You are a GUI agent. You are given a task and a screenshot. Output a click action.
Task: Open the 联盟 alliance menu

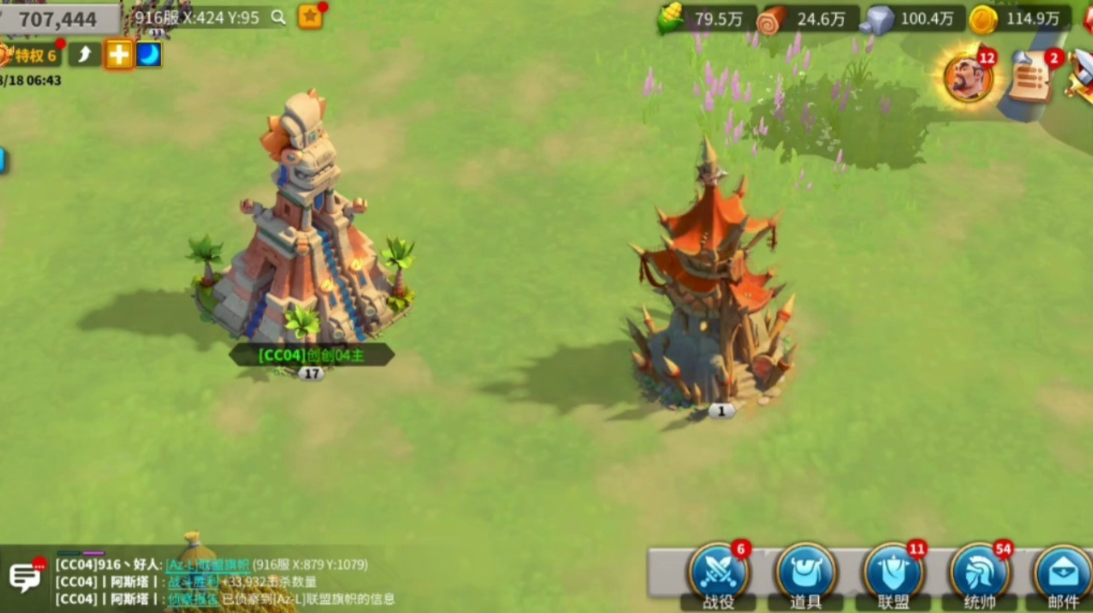coord(893,574)
